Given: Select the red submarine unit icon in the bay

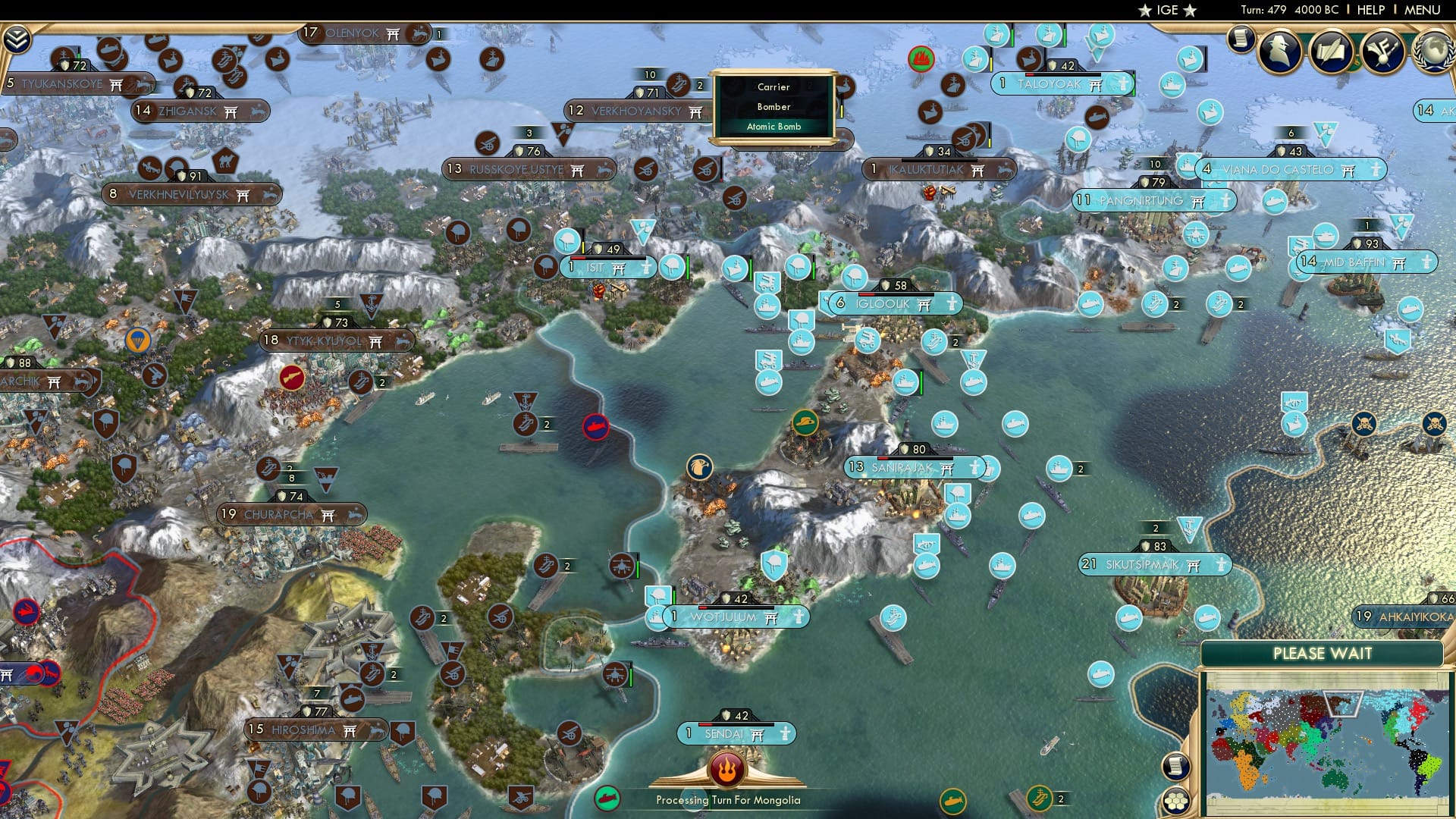Looking at the screenshot, I should coord(595,427).
